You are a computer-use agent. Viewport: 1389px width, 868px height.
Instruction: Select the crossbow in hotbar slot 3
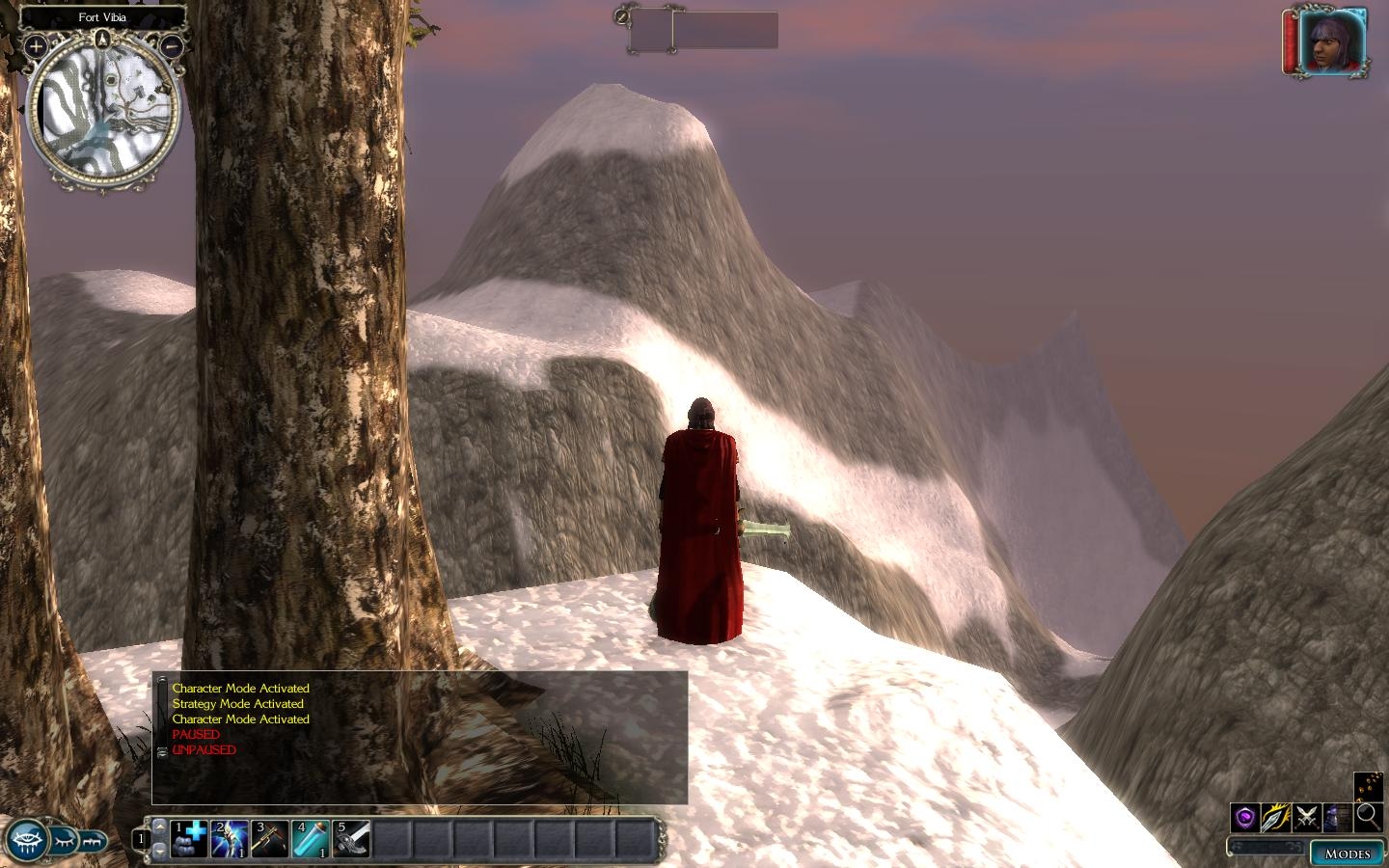pyautogui.click(x=270, y=838)
